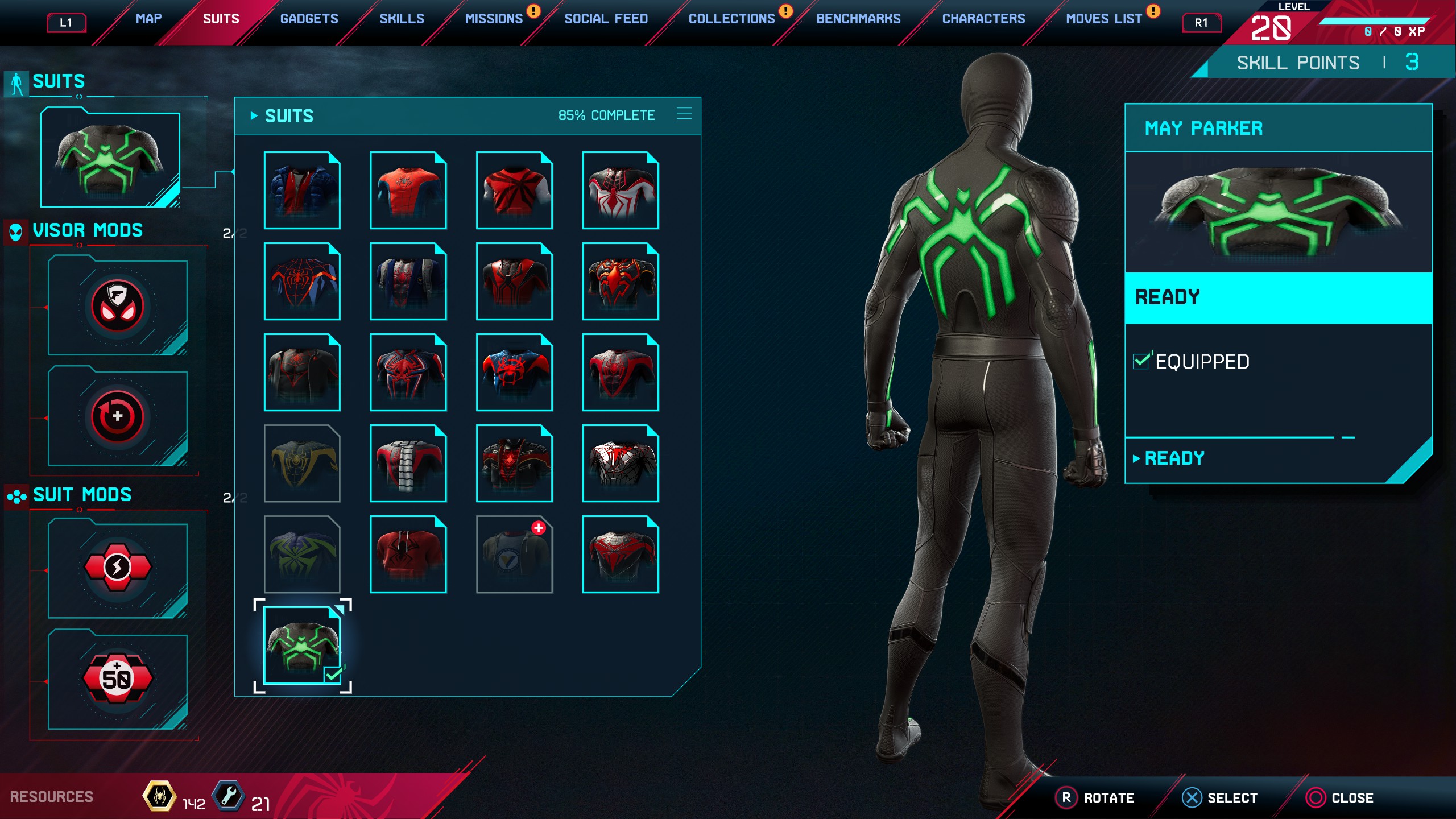
Task: Select the suit mod showing 50
Action: 118,679
